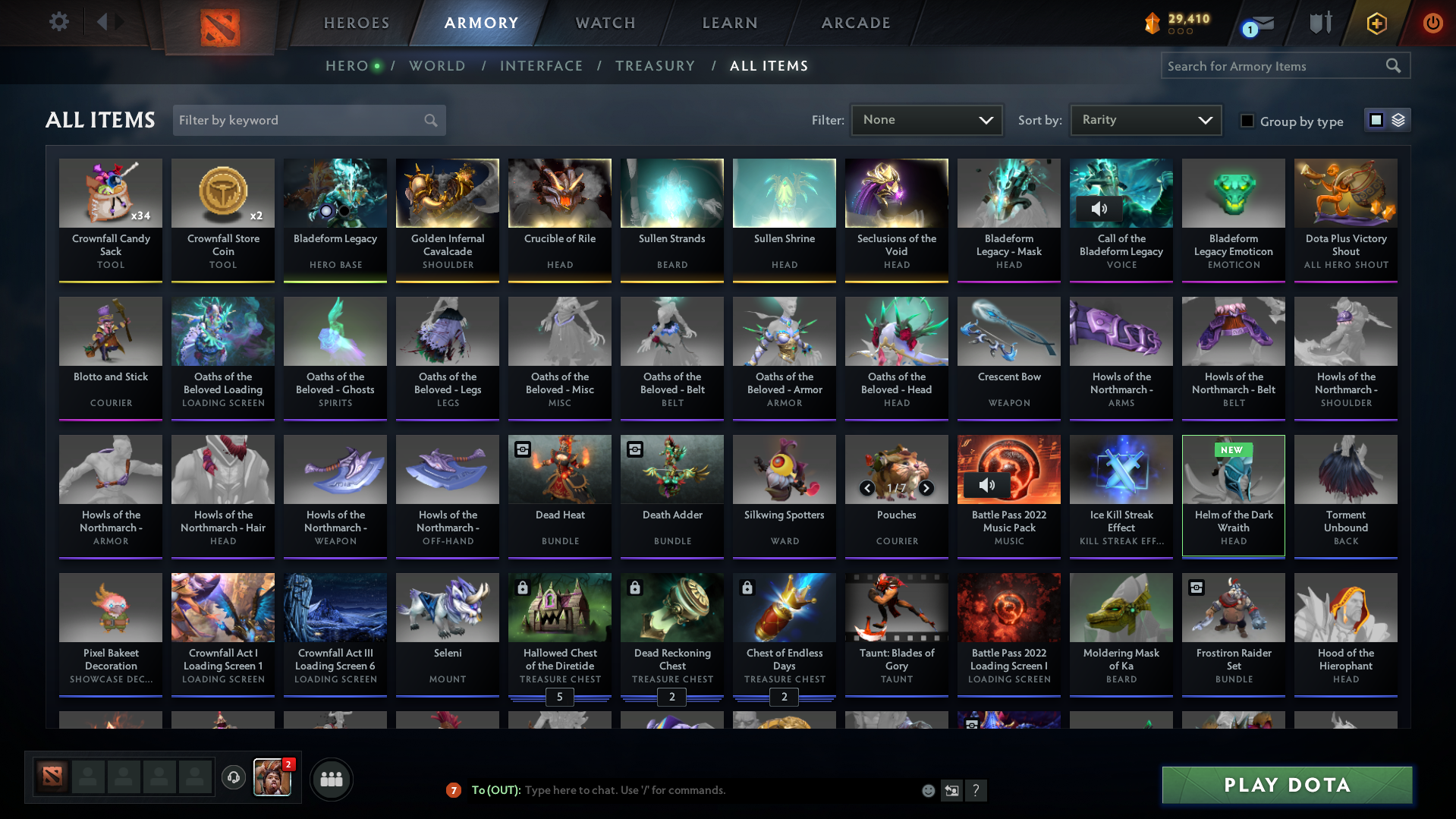Play the Call of the Bladeform Legacy voice preview
The height and width of the screenshot is (819, 1456).
pyautogui.click(x=1099, y=209)
